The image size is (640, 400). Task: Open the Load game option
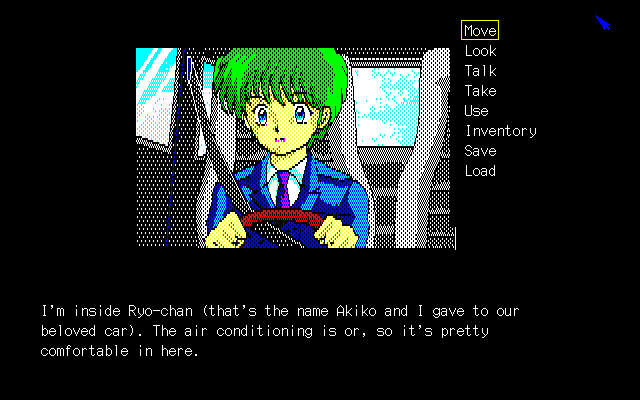[x=480, y=171]
